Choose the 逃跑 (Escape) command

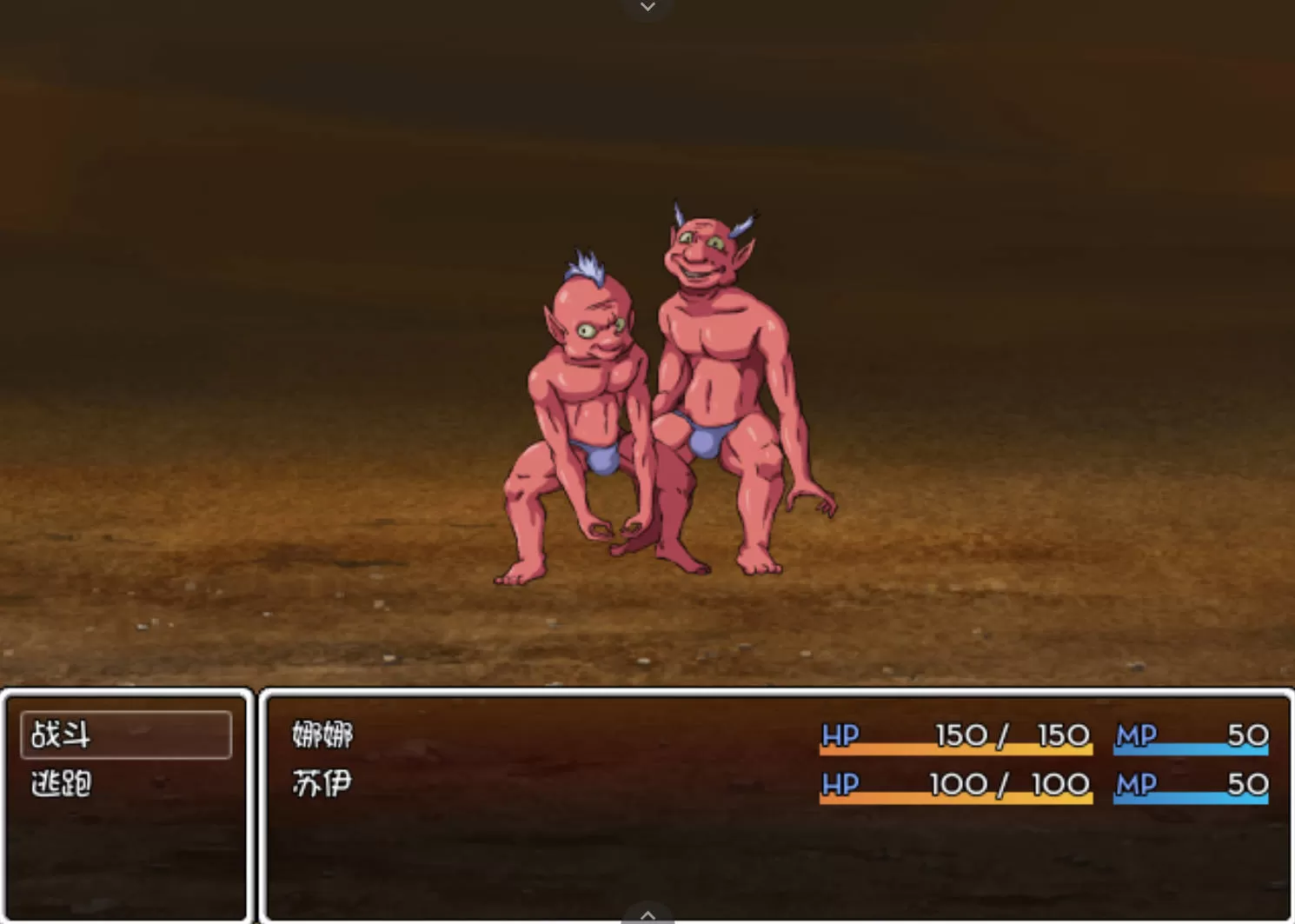tap(62, 784)
